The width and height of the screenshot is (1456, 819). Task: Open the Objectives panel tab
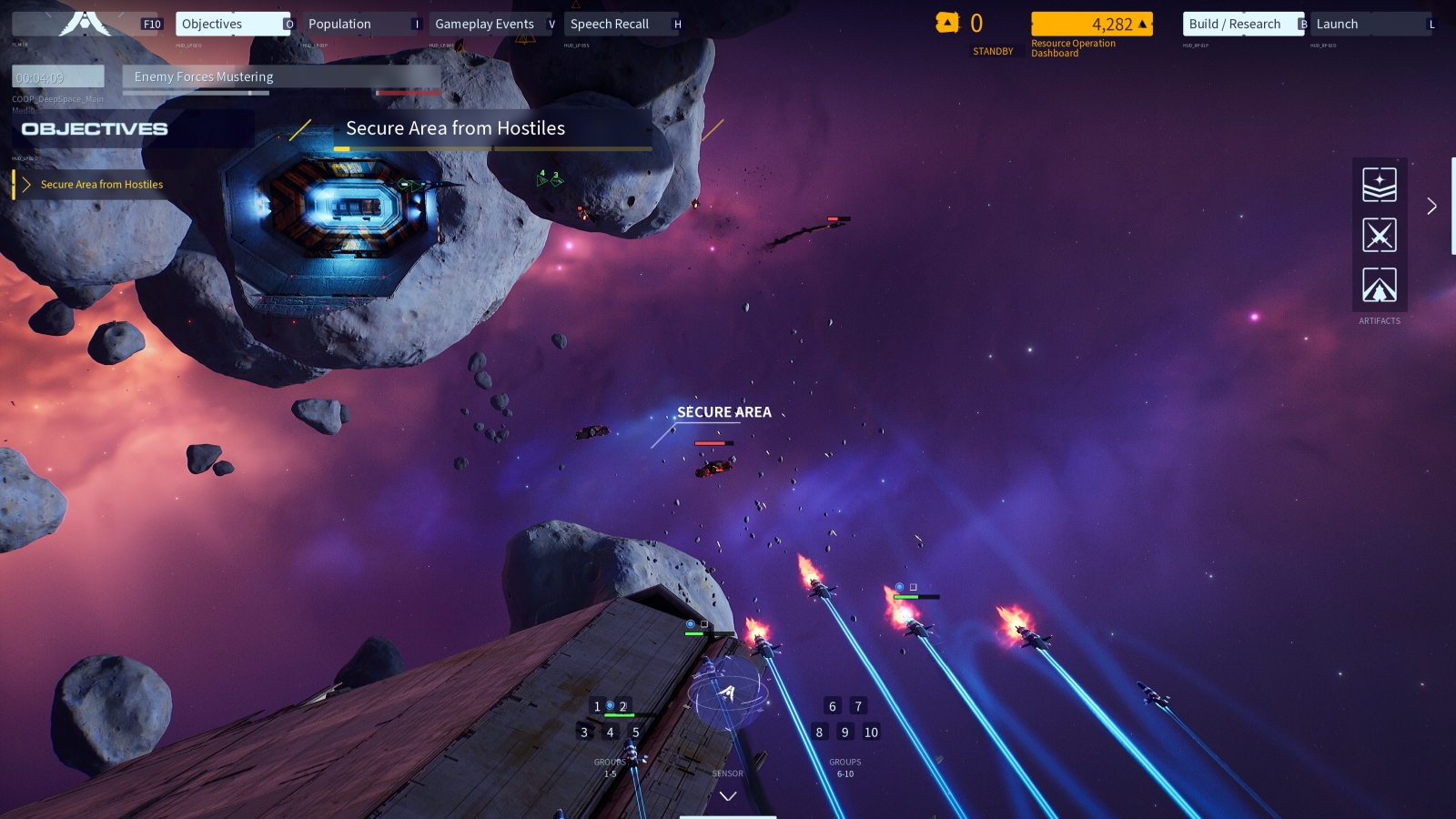coord(231,25)
